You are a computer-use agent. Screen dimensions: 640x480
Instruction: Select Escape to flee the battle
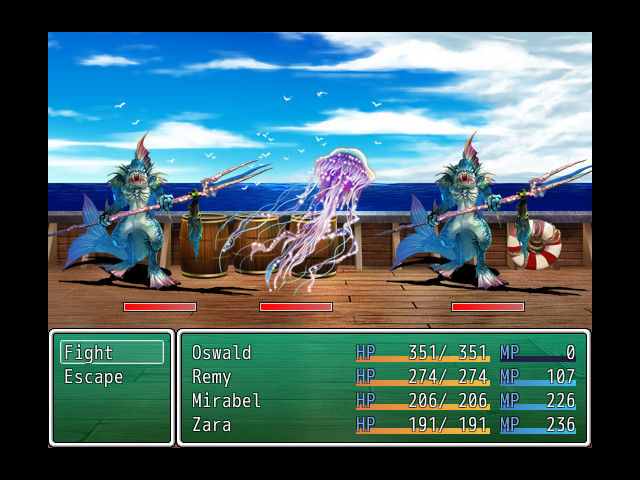[x=111, y=377]
